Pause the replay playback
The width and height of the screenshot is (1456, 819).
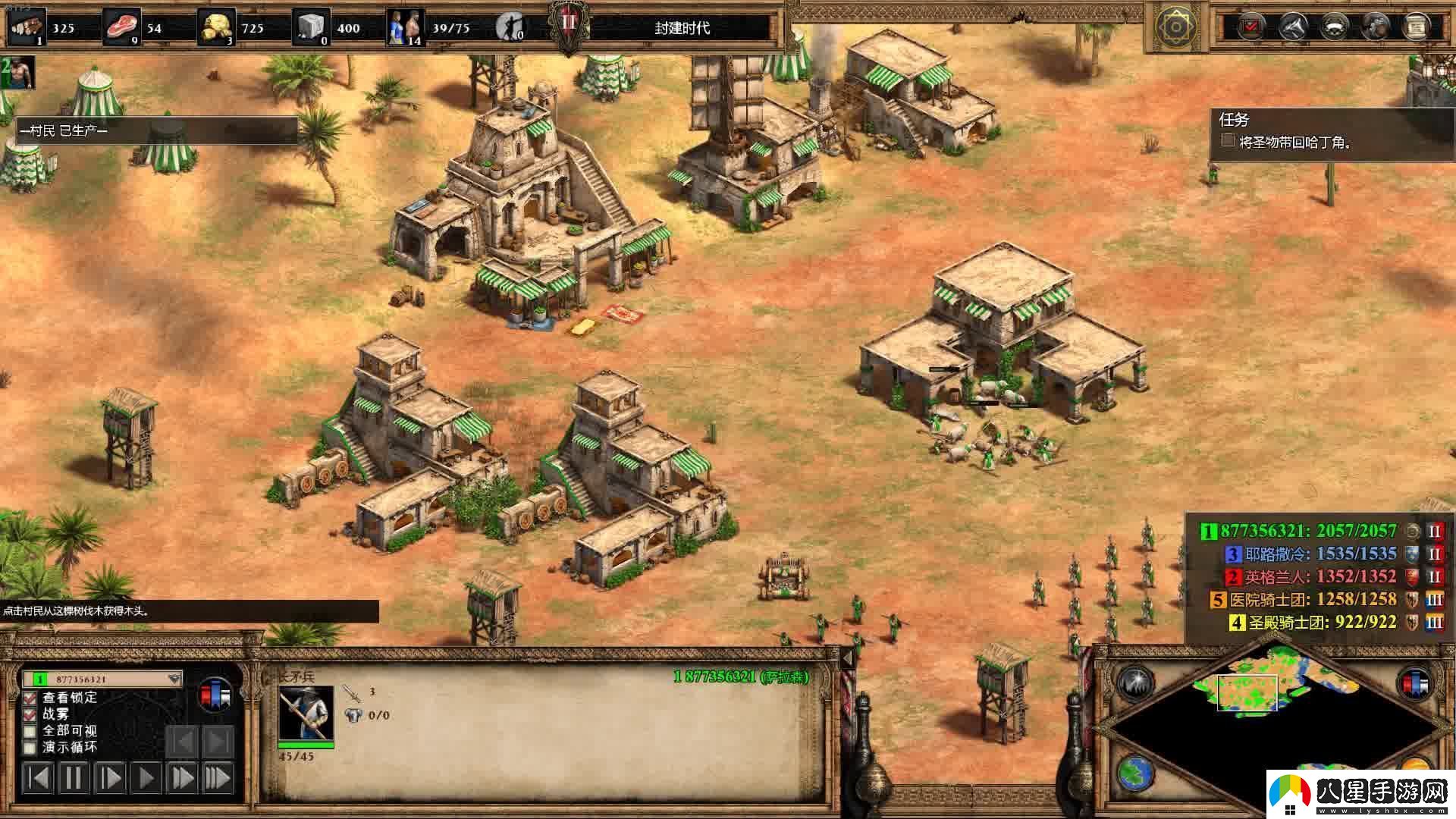click(x=74, y=778)
